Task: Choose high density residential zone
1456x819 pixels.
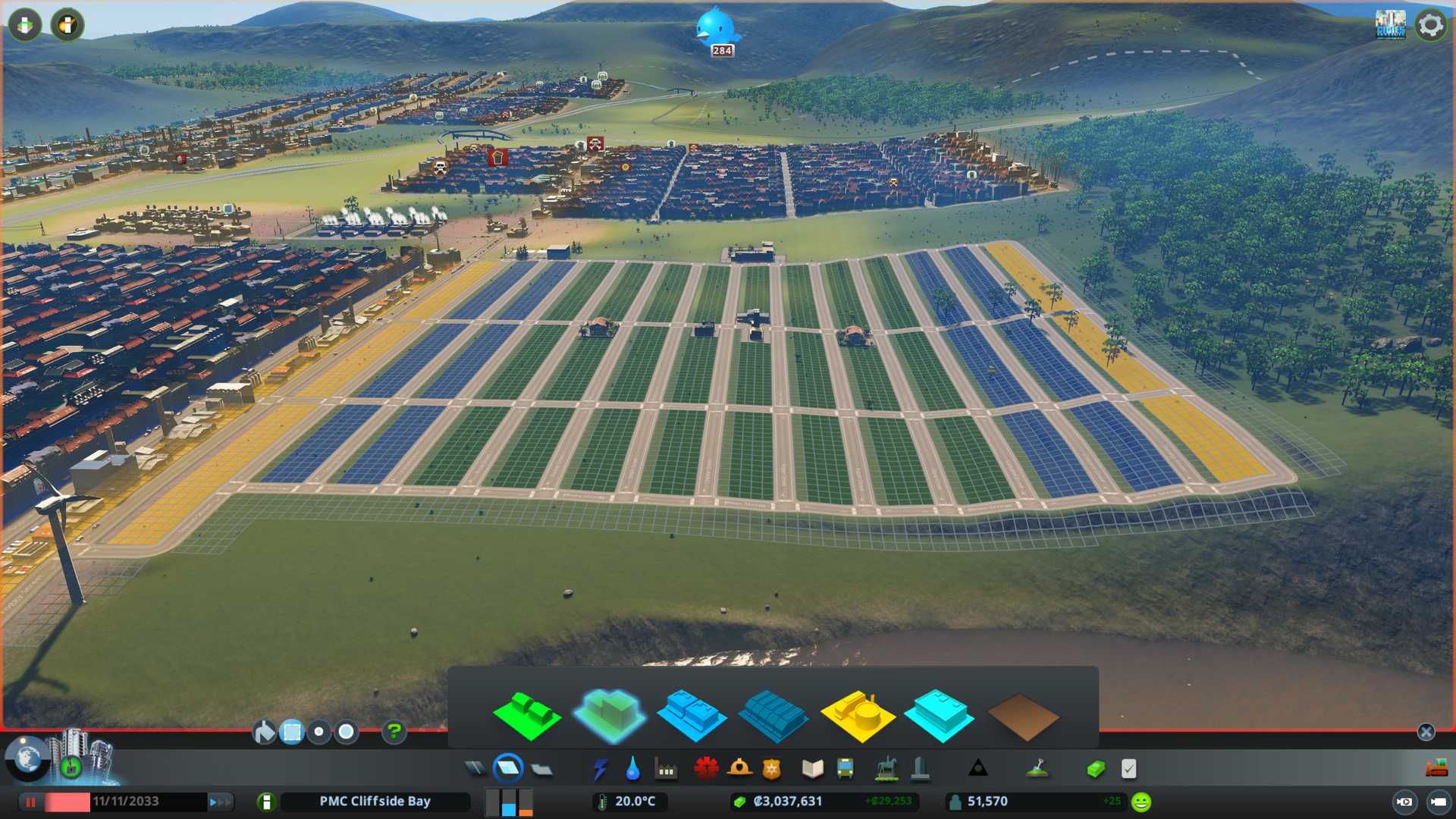Action: [x=609, y=715]
